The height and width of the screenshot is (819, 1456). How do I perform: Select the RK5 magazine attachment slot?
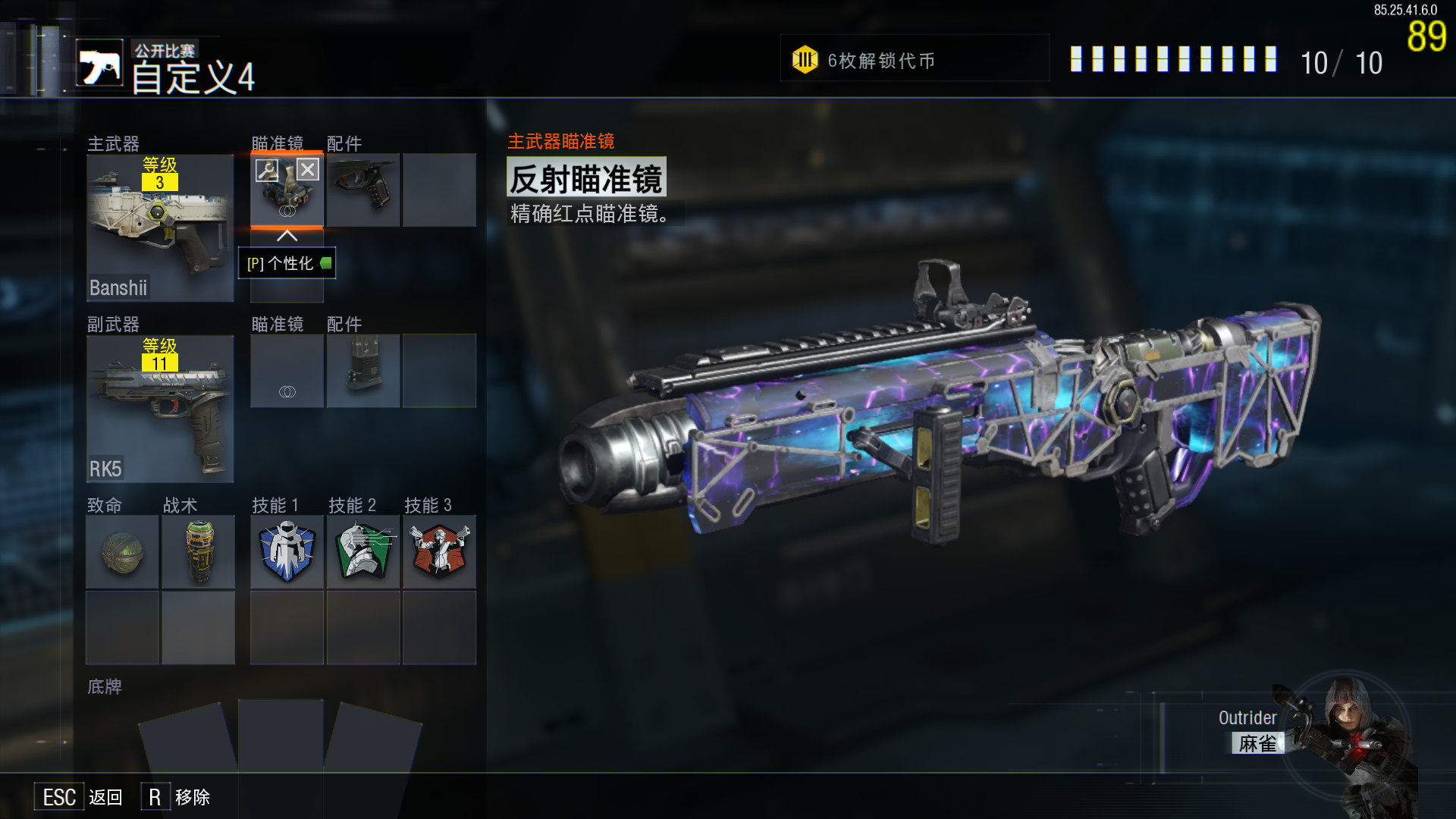point(363,371)
